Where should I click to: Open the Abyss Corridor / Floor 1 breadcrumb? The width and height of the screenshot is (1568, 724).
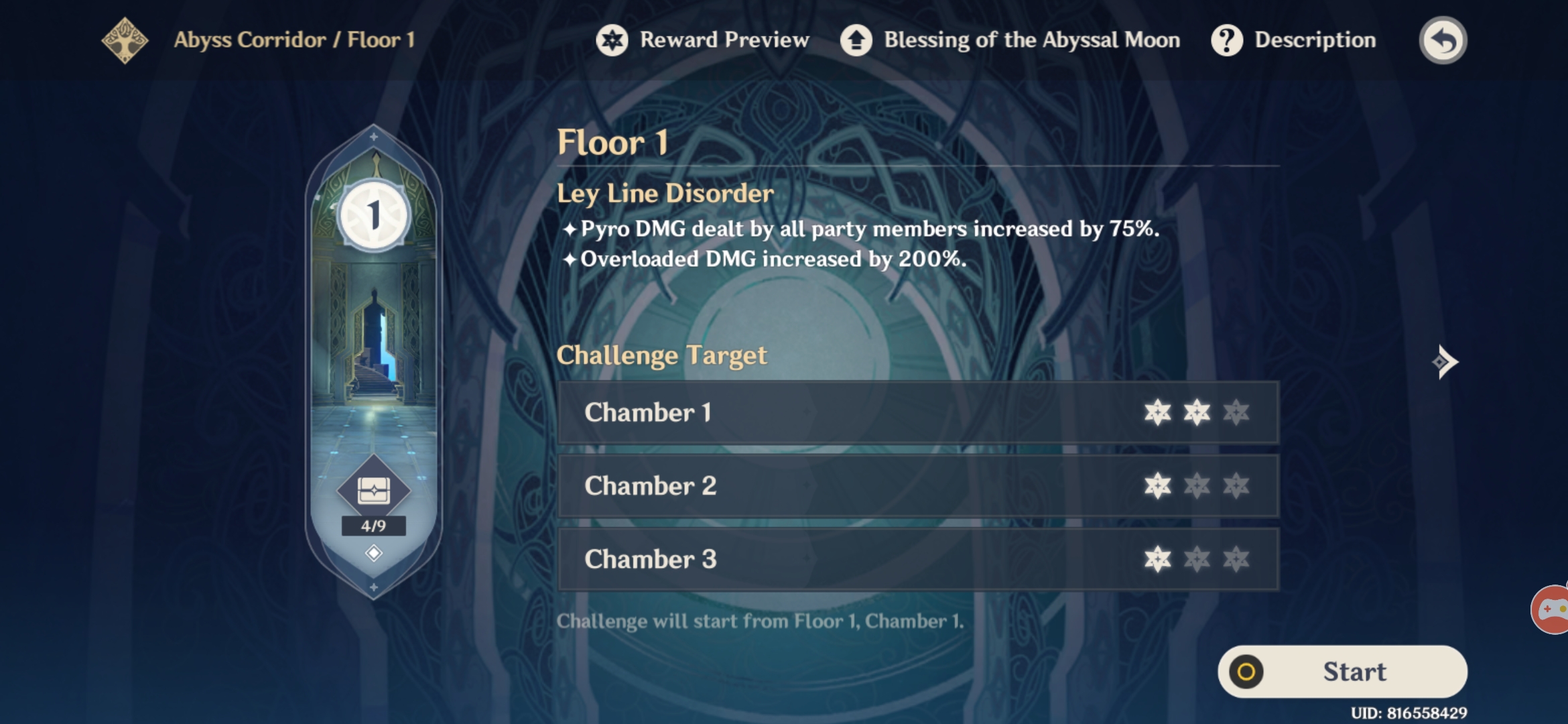point(293,39)
